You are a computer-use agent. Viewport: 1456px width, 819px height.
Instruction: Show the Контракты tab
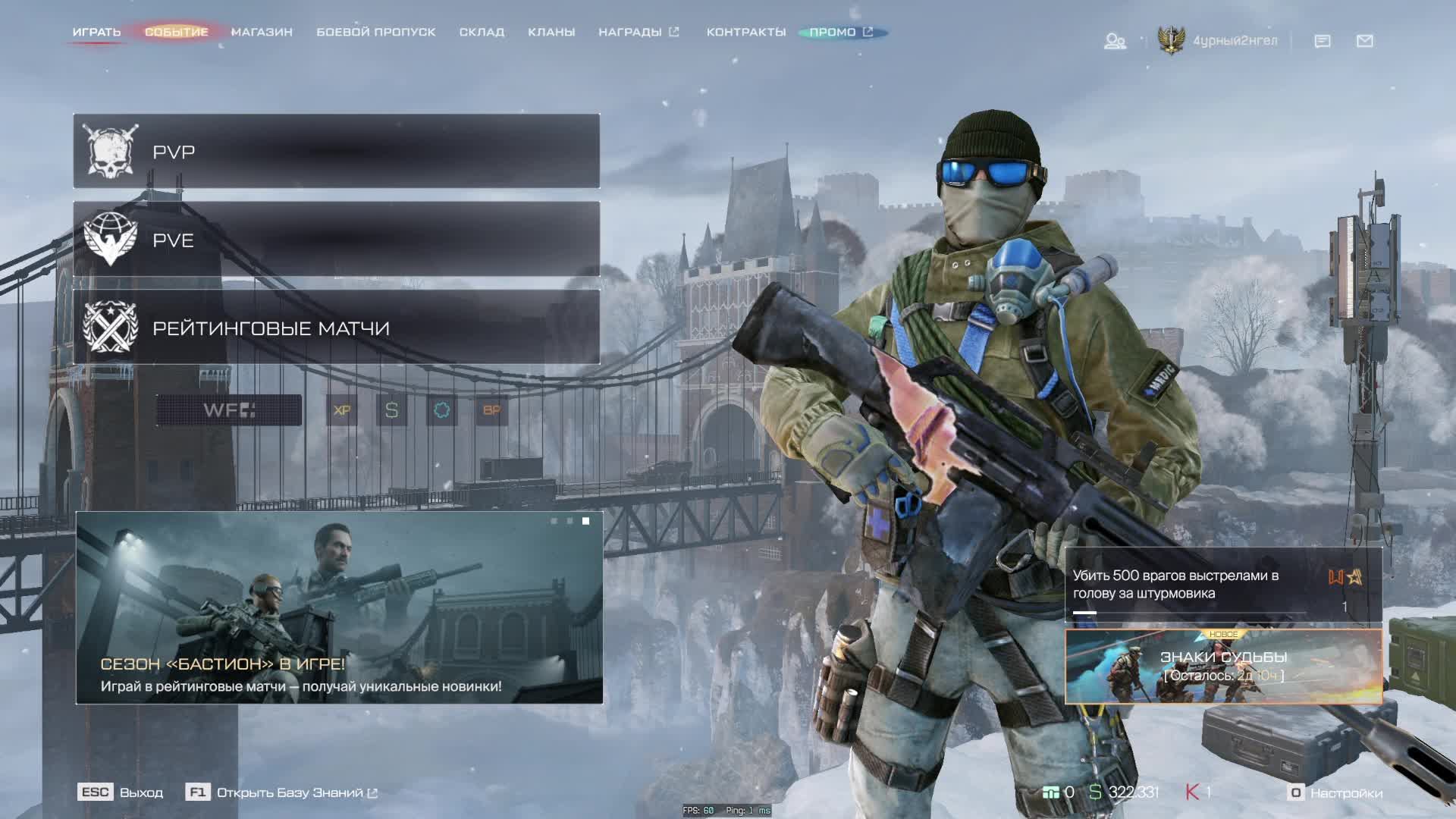745,32
